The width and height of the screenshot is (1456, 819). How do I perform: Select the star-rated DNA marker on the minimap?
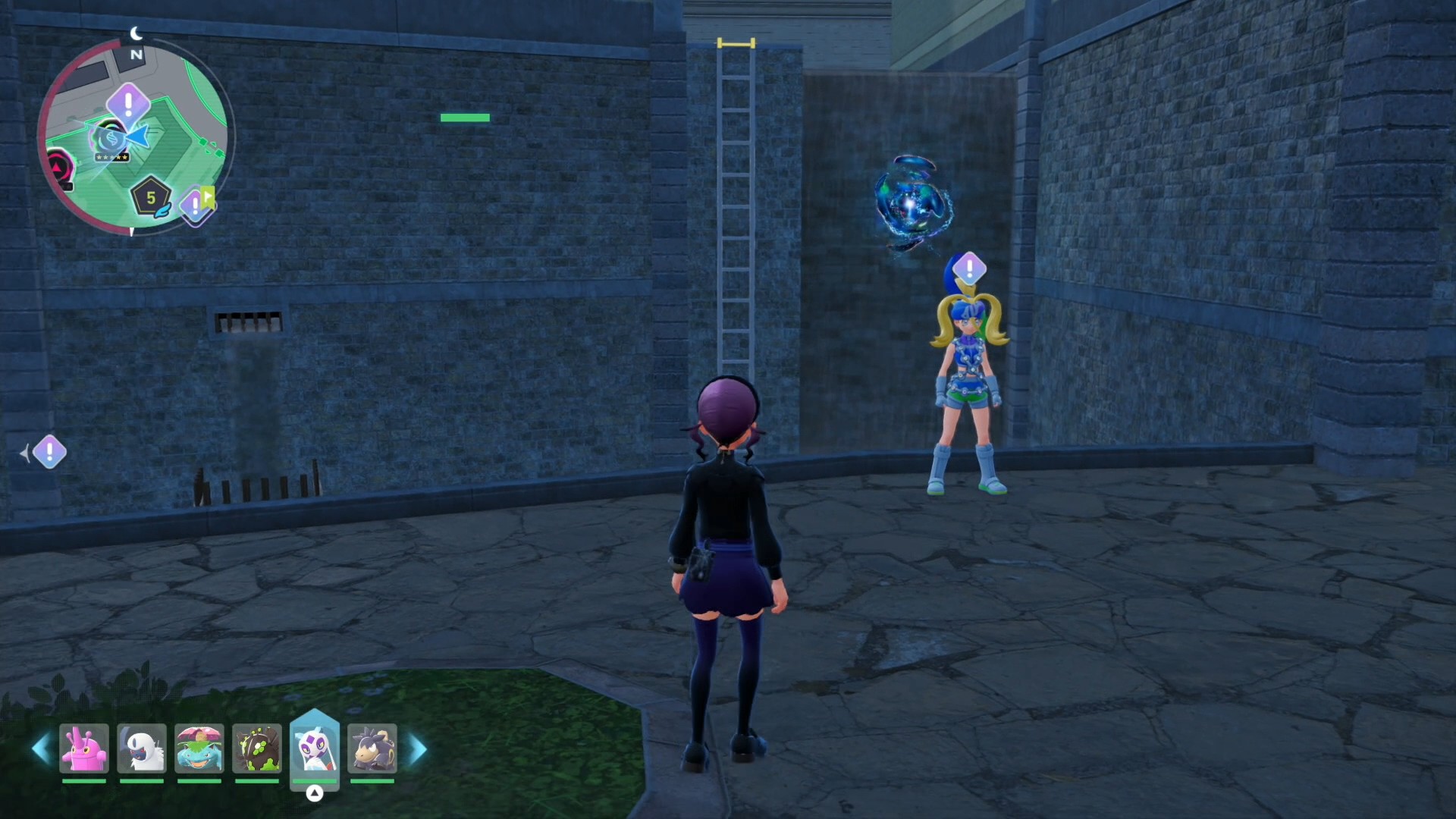111,142
